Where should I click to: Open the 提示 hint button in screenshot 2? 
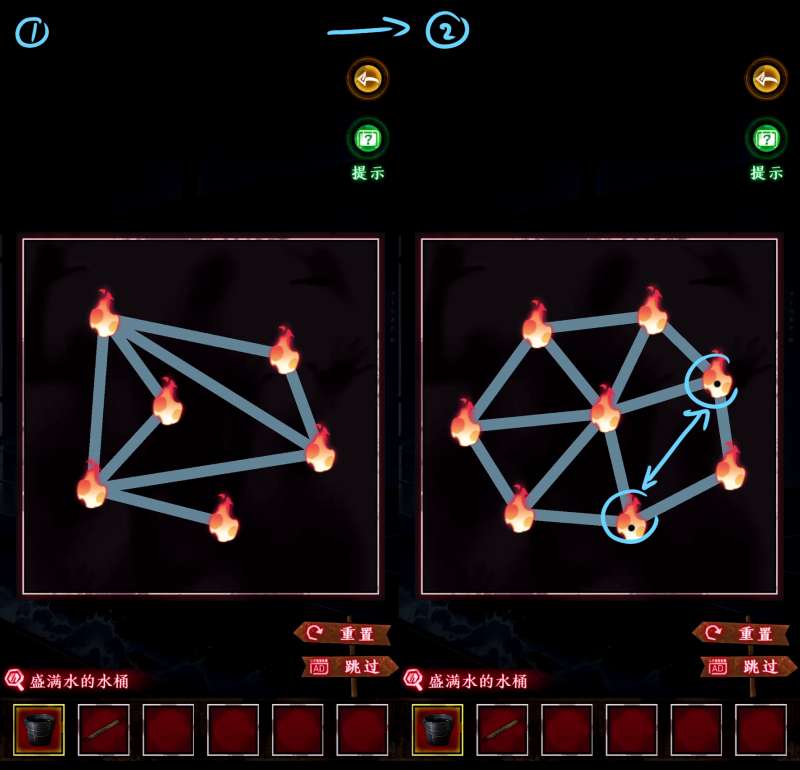click(x=766, y=139)
